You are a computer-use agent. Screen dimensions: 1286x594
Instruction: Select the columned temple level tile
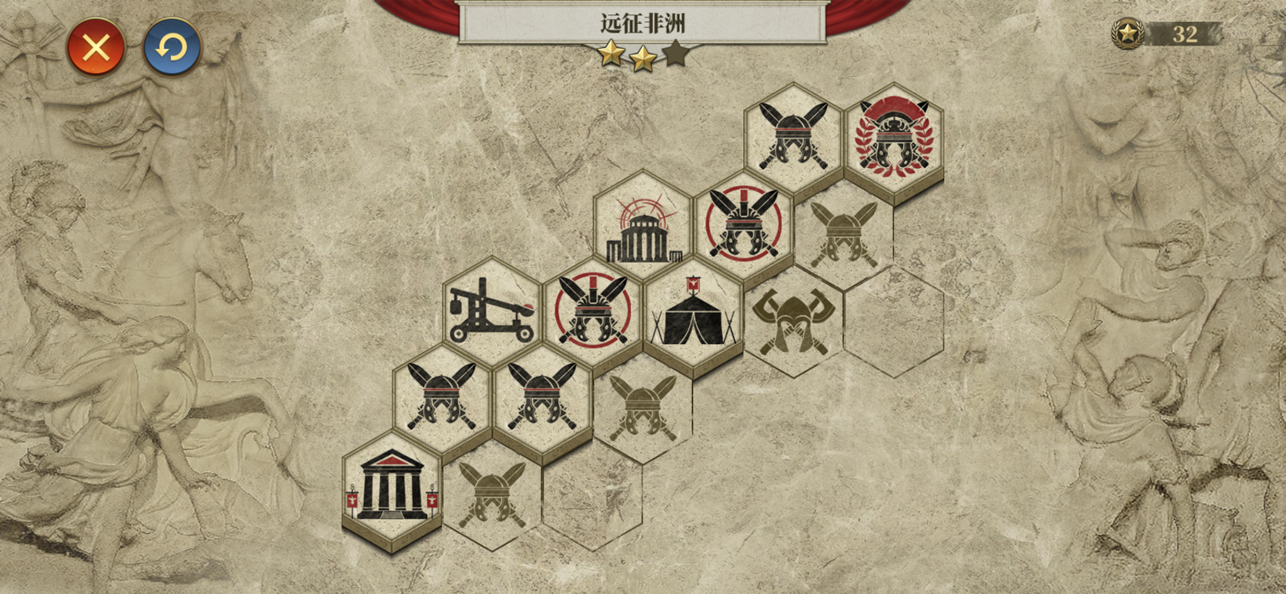click(x=392, y=486)
